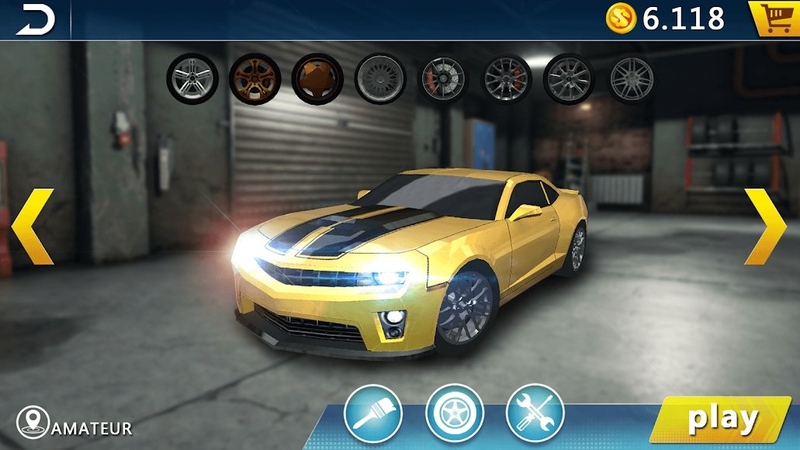Viewport: 800px width, 450px height.
Task: Open the wheel rim customization
Action: pyautogui.click(x=454, y=414)
